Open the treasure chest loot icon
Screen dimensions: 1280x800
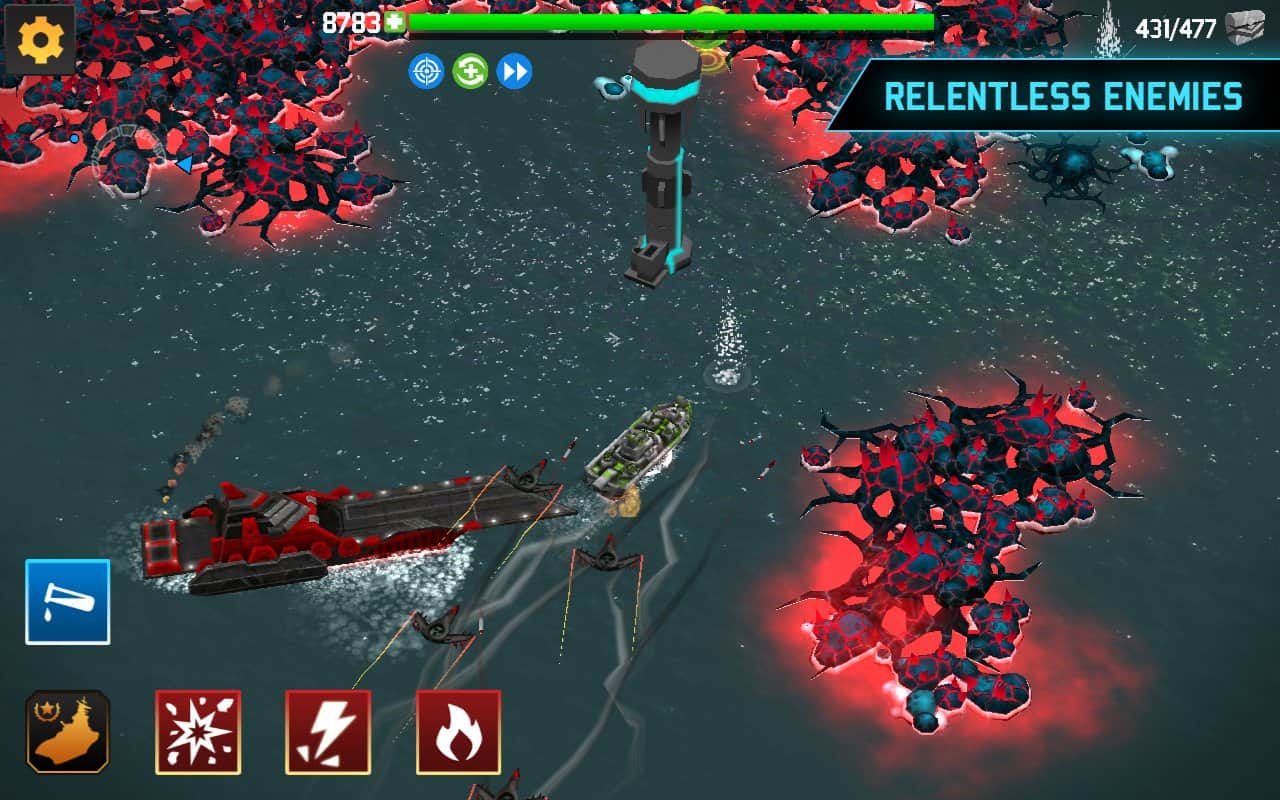click(1244, 28)
